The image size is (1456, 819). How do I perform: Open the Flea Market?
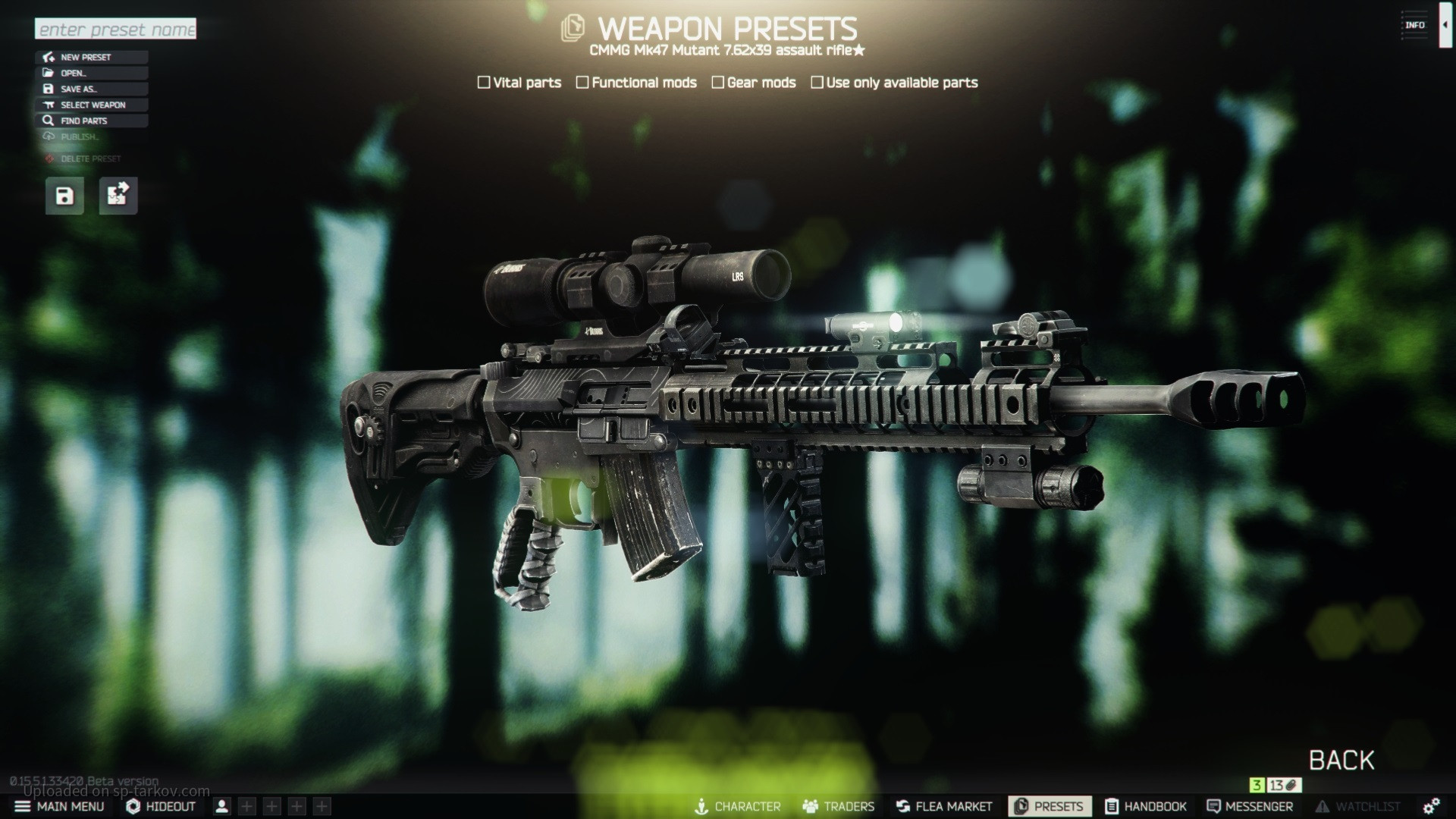(x=944, y=806)
